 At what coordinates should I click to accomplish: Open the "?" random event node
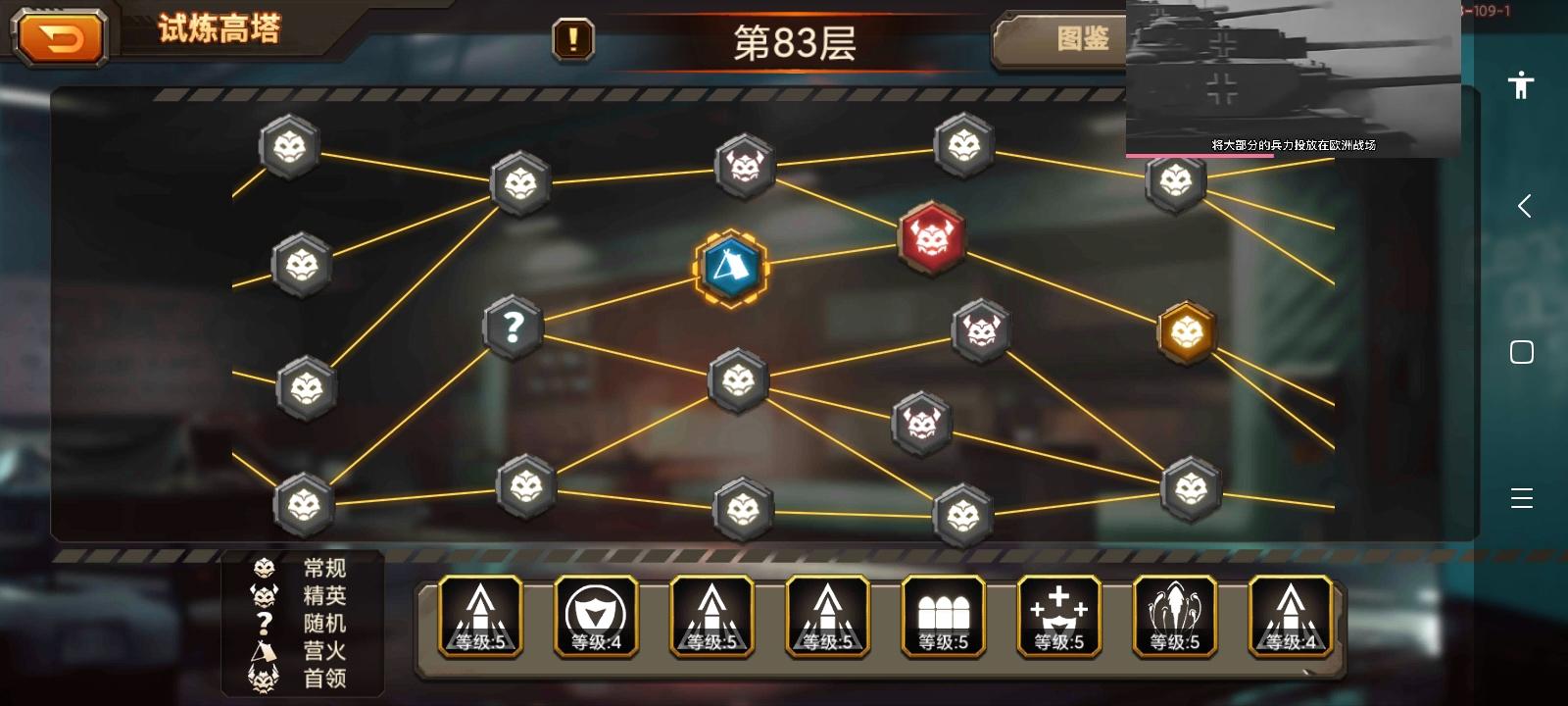point(512,327)
